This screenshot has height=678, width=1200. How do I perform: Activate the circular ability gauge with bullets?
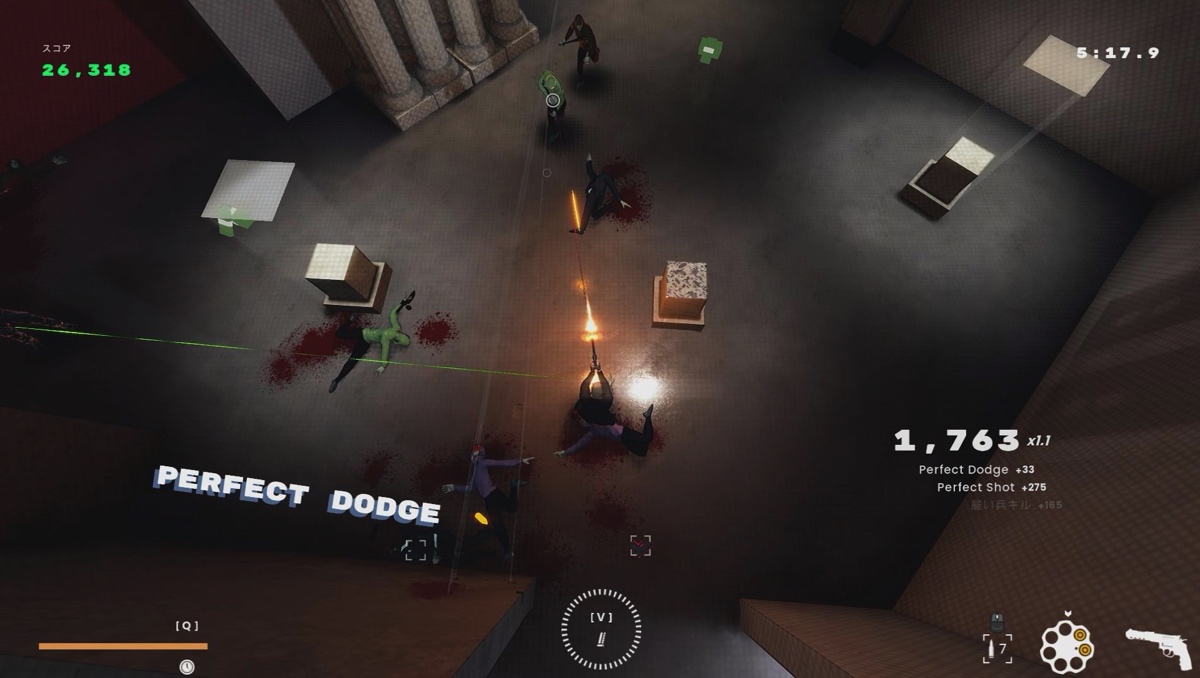(x=601, y=628)
